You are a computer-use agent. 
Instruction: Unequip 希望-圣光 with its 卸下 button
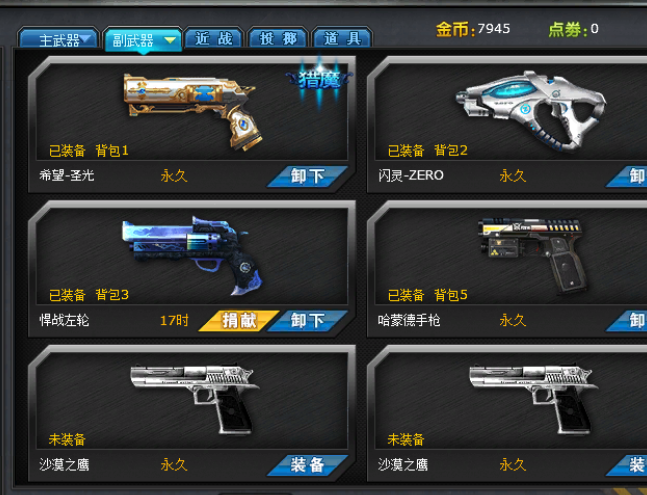(307, 176)
